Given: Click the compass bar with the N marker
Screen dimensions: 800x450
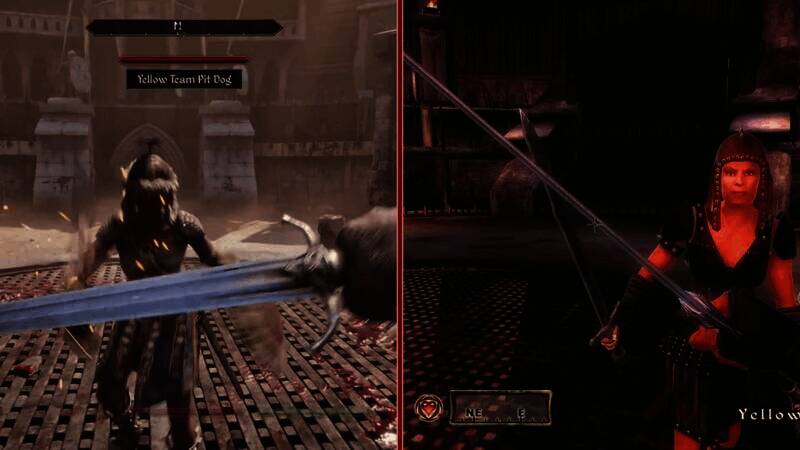Looking at the screenshot, I should [x=184, y=28].
